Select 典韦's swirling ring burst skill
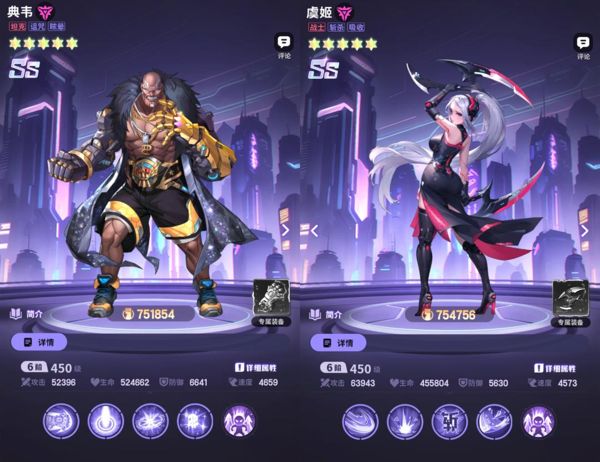The image size is (600, 462). pyautogui.click(x=148, y=422)
